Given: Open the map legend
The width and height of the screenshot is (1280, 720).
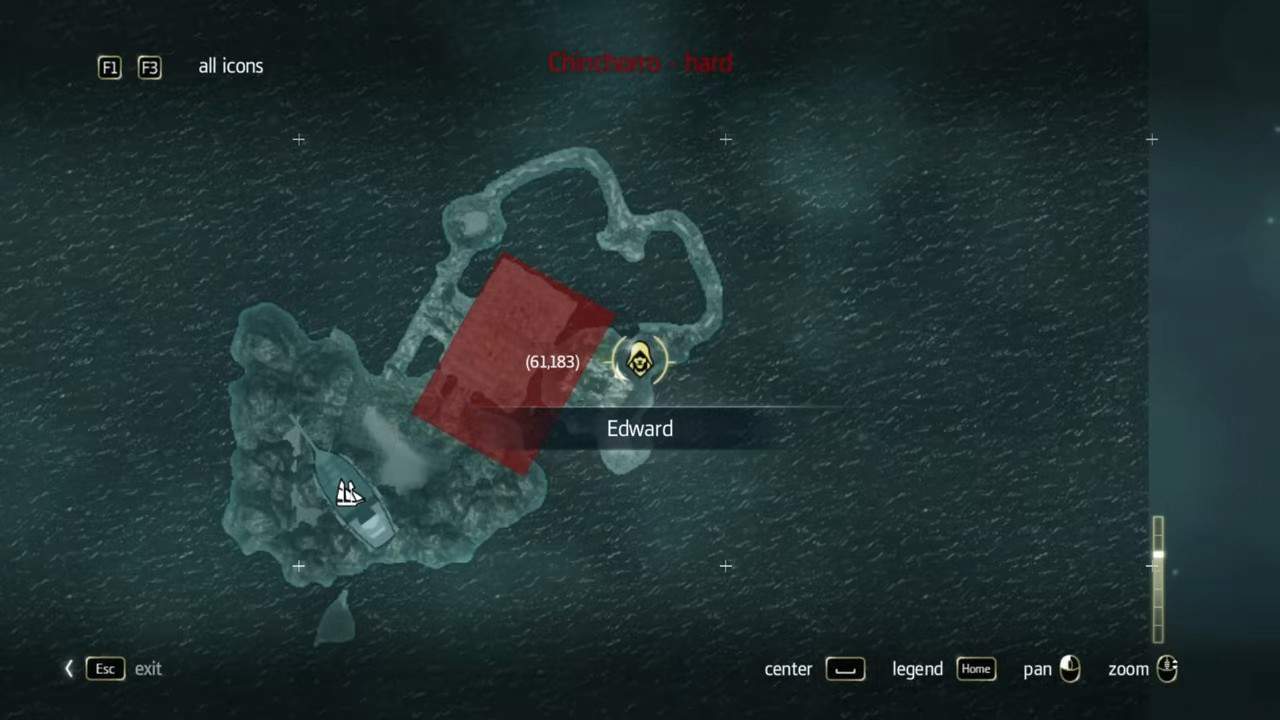Looking at the screenshot, I should tap(917, 669).
